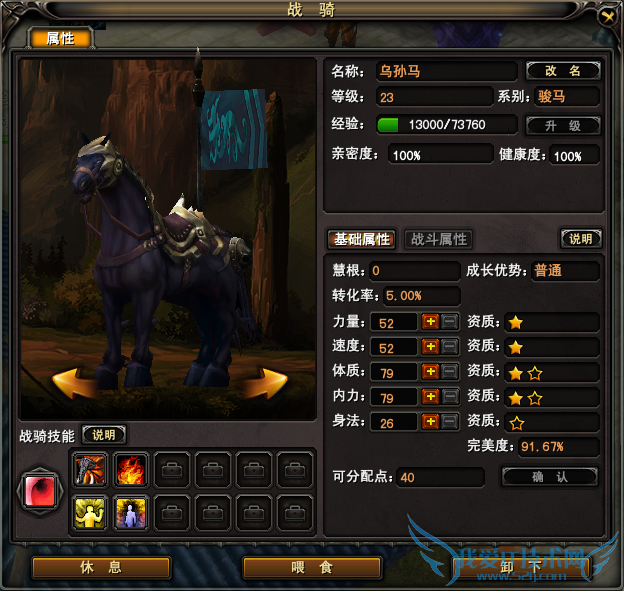Viewport: 624px width, 591px height.
Task: Select the 属性 tab
Action: pos(61,39)
